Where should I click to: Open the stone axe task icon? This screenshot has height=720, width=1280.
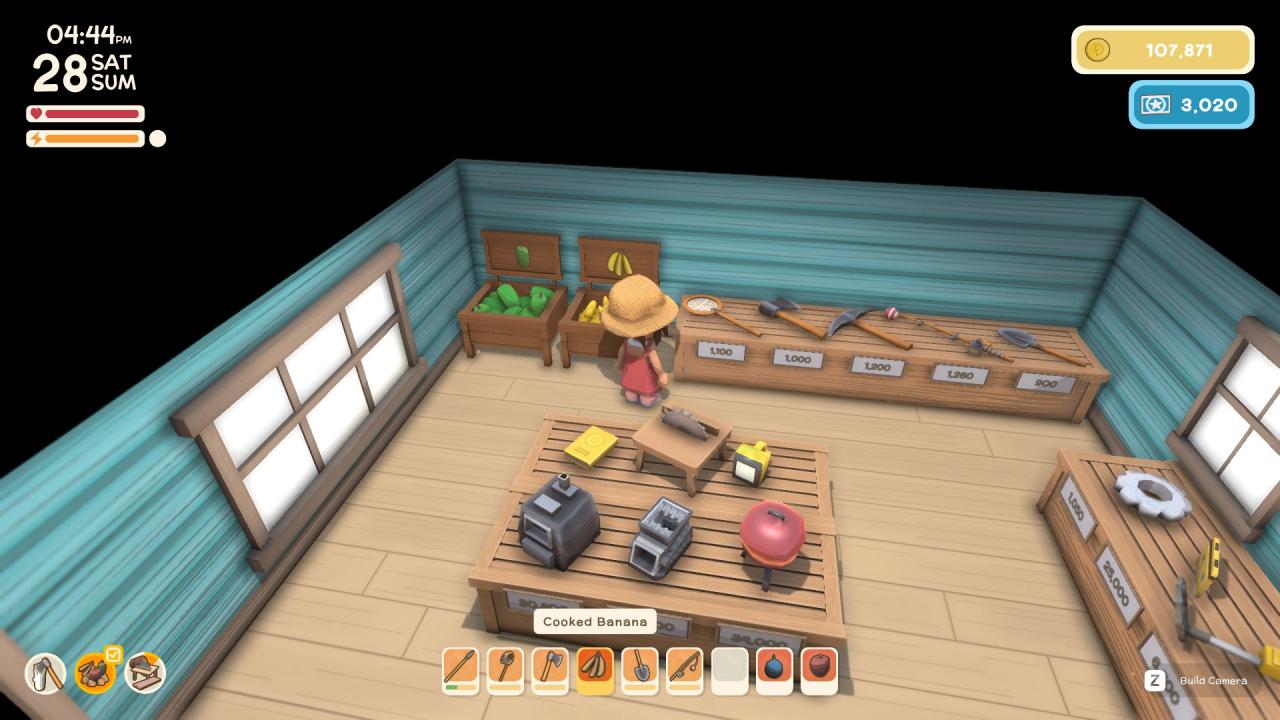click(x=45, y=673)
